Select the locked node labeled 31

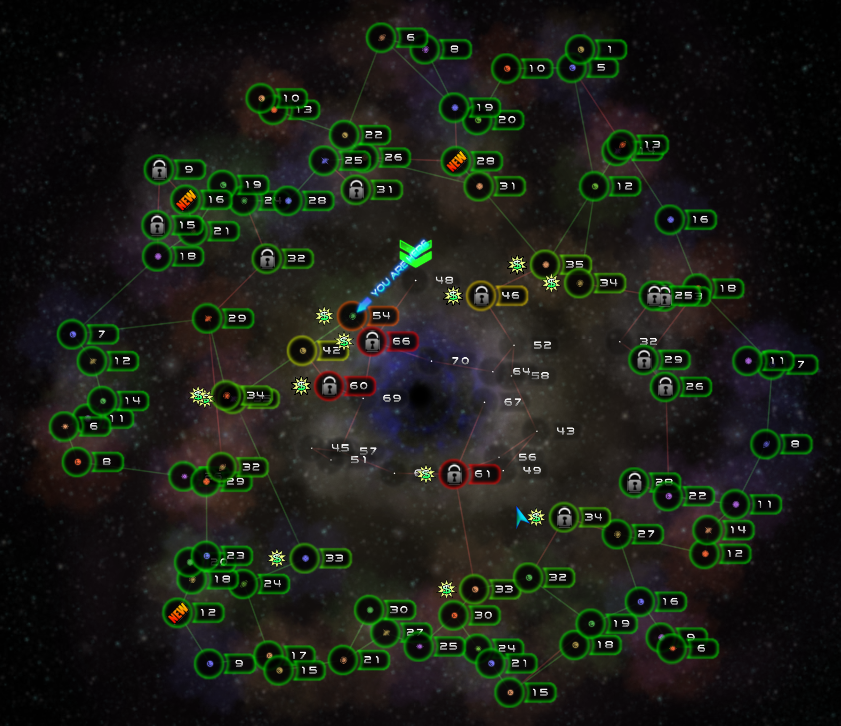point(355,189)
